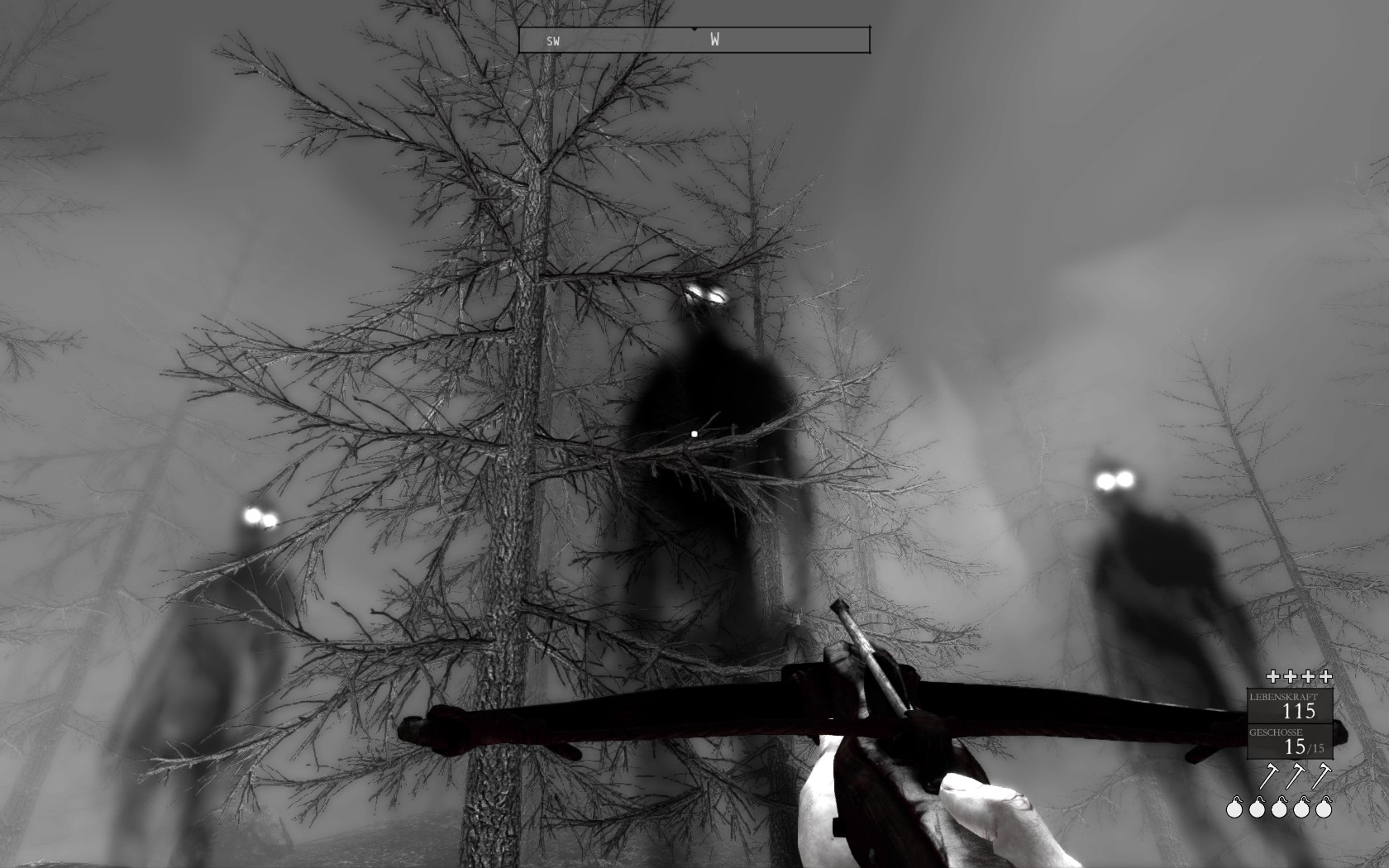Click the LEBENSKRAFT health counter panel
Viewport: 1389px width, 868px height.
click(x=1290, y=707)
